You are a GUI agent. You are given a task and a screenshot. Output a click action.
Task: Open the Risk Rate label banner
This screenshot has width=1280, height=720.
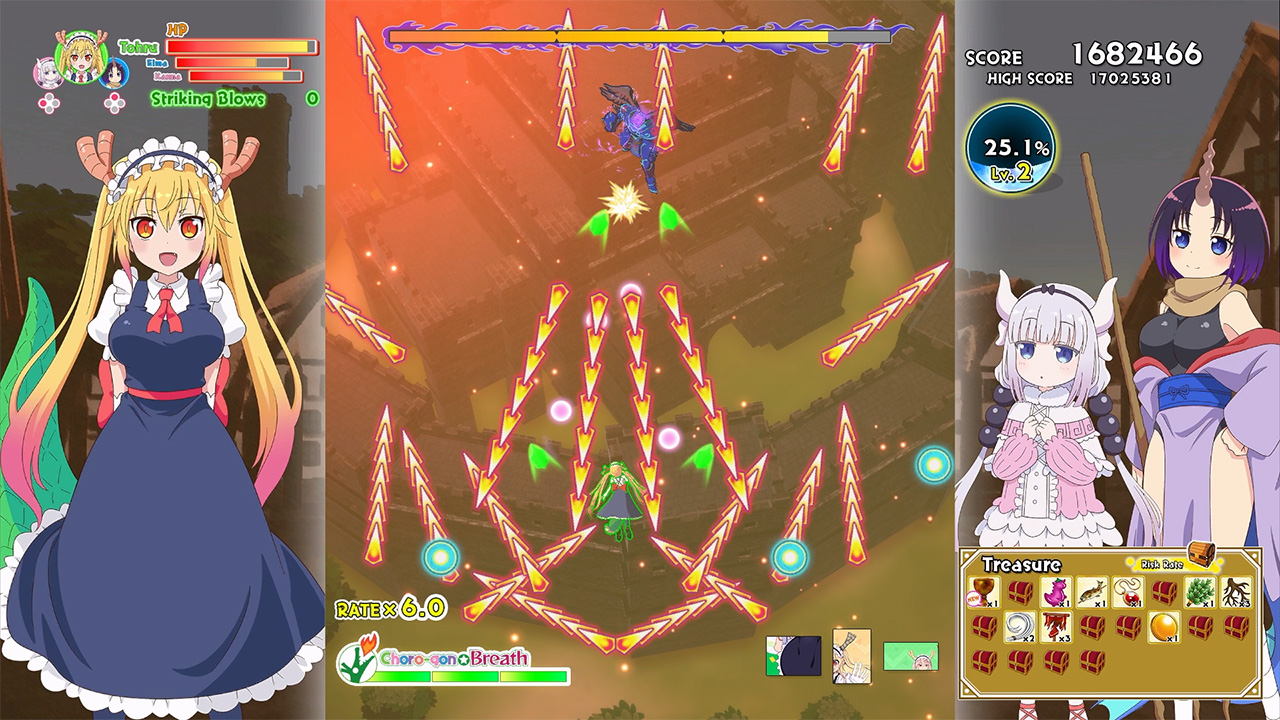tap(1162, 563)
